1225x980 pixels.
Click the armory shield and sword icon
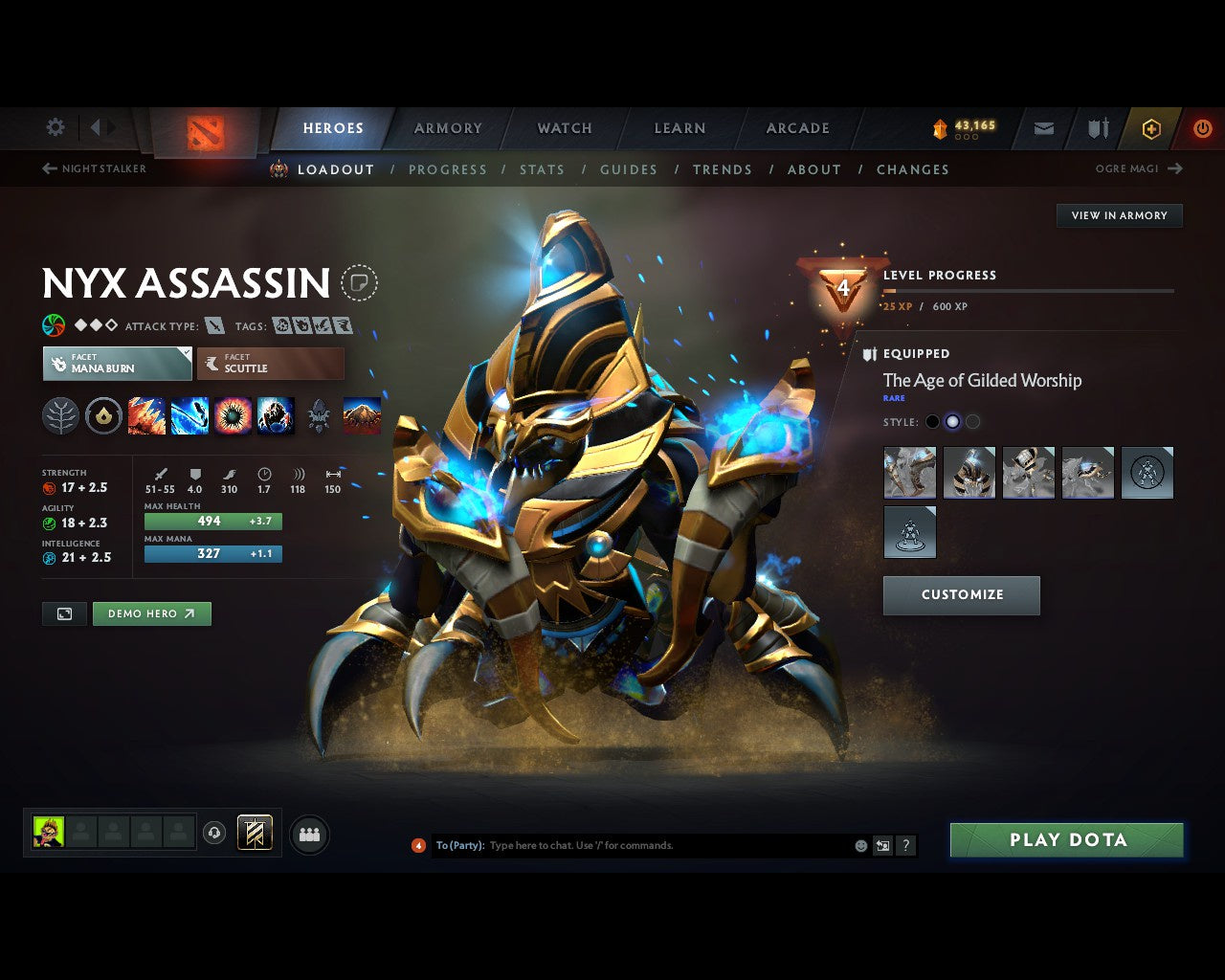click(1097, 128)
